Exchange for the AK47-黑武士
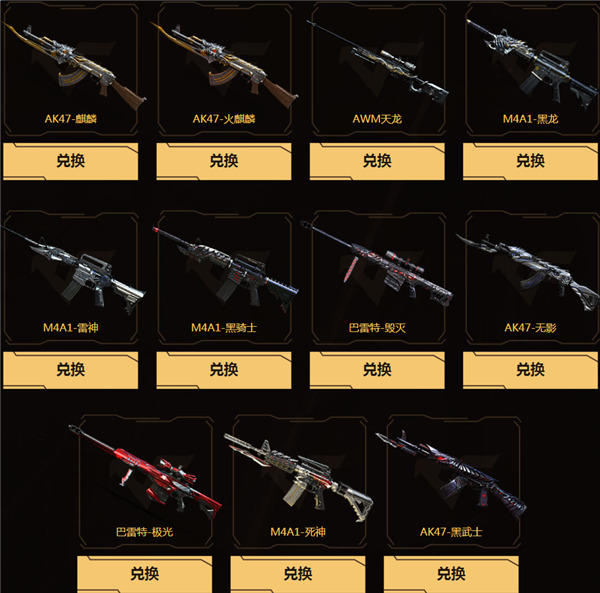Image resolution: width=600 pixels, height=593 pixels. (x=451, y=574)
